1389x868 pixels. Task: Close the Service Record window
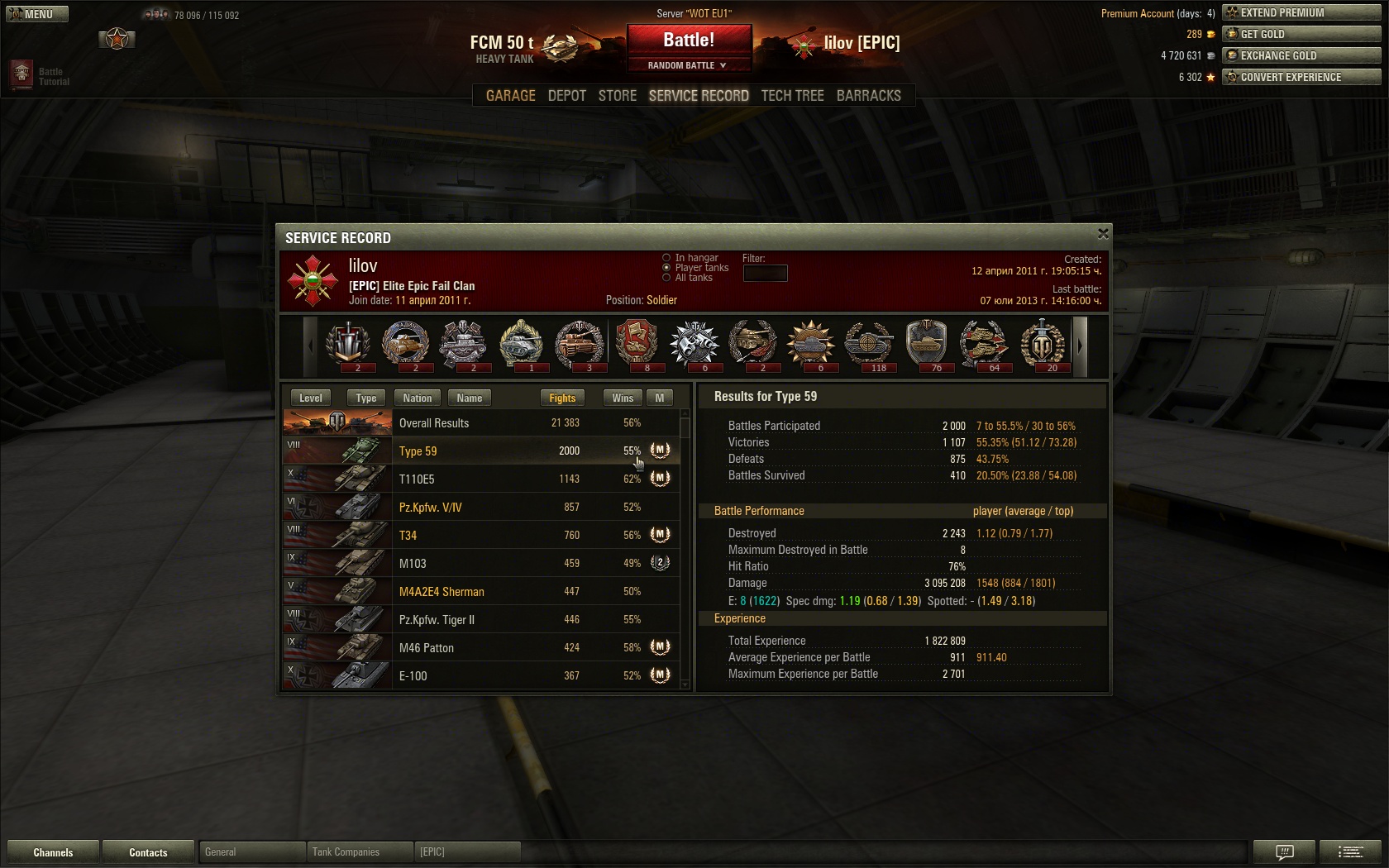coord(1102,235)
